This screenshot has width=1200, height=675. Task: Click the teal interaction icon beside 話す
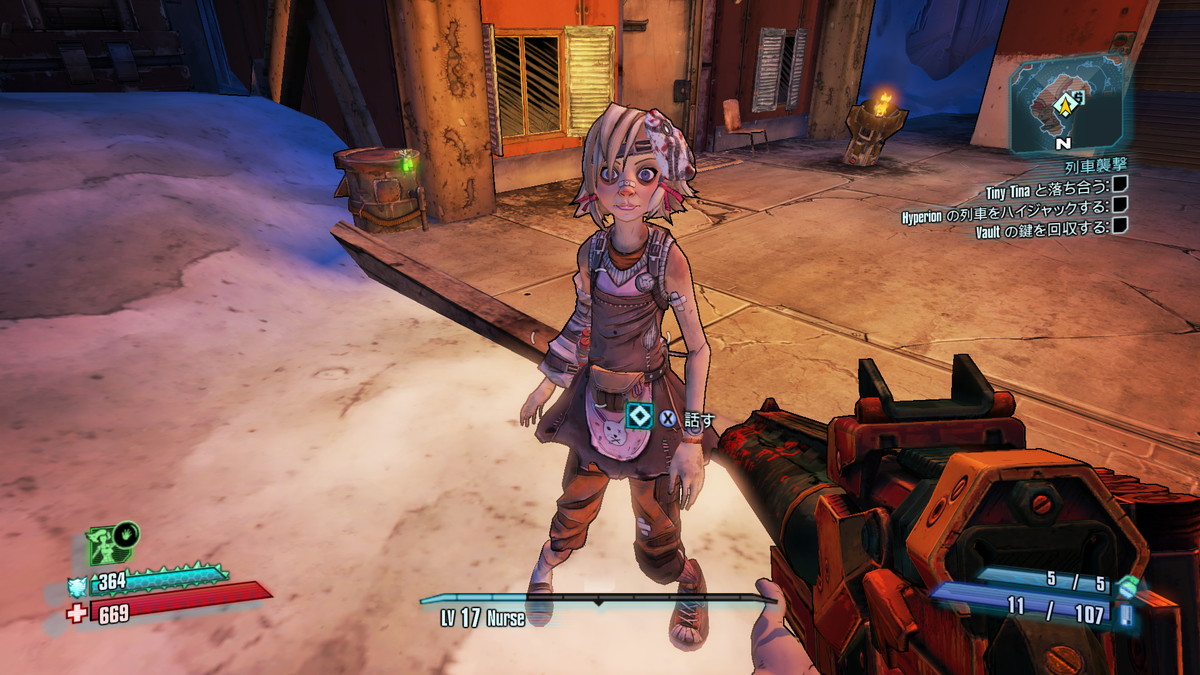(x=639, y=416)
